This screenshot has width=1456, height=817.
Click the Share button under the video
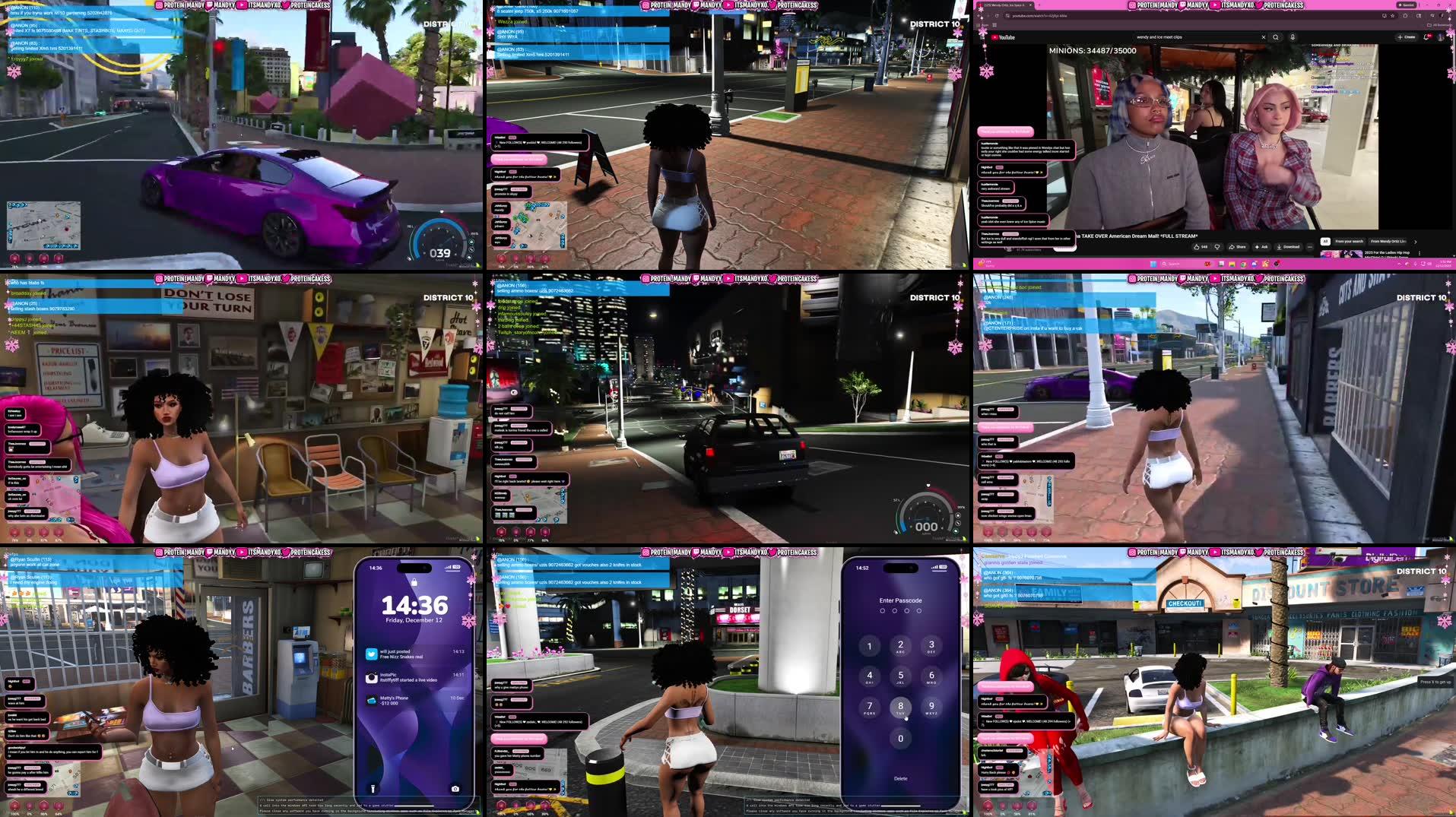click(1238, 247)
